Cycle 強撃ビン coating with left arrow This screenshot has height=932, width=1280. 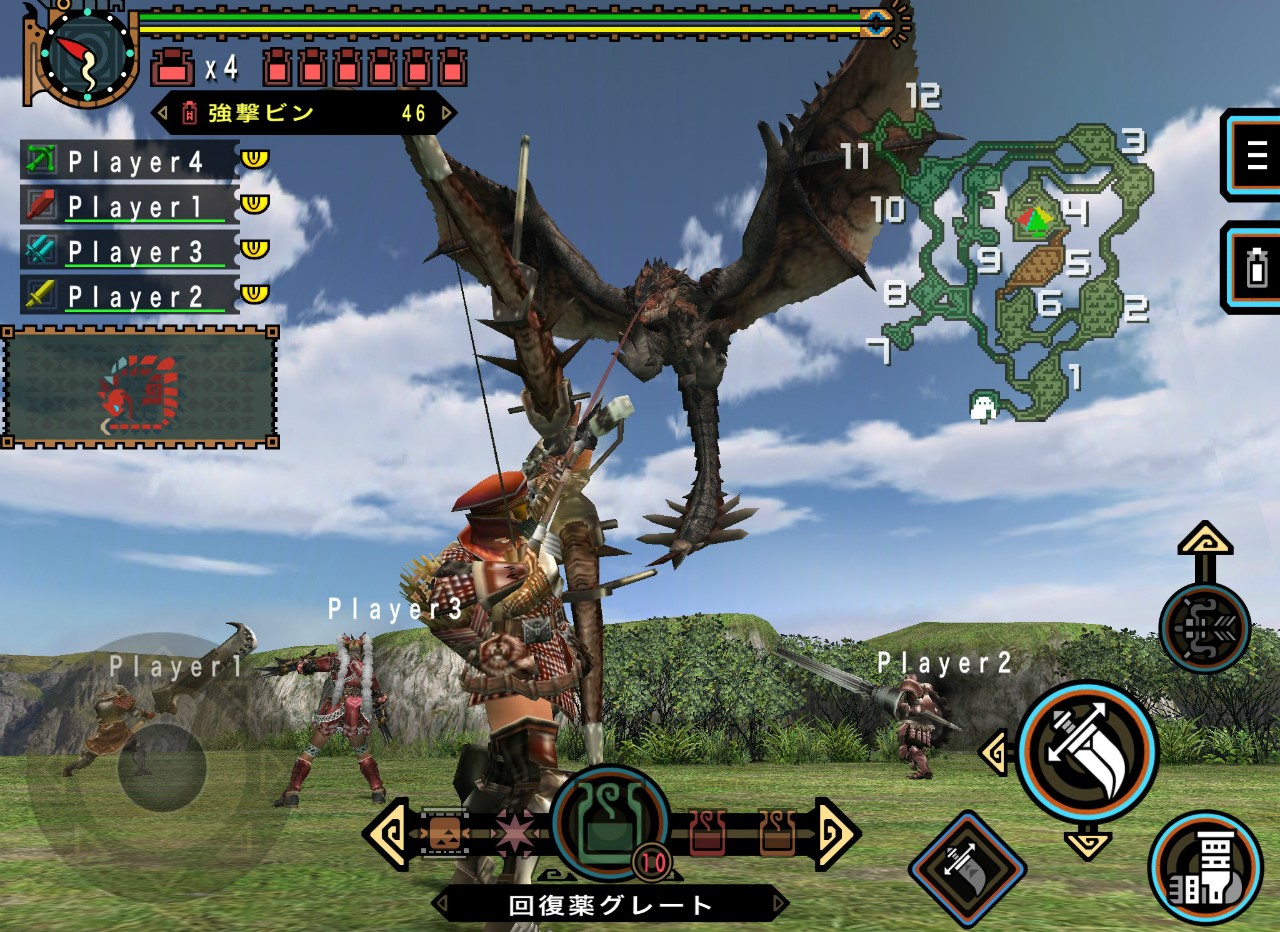coord(160,113)
